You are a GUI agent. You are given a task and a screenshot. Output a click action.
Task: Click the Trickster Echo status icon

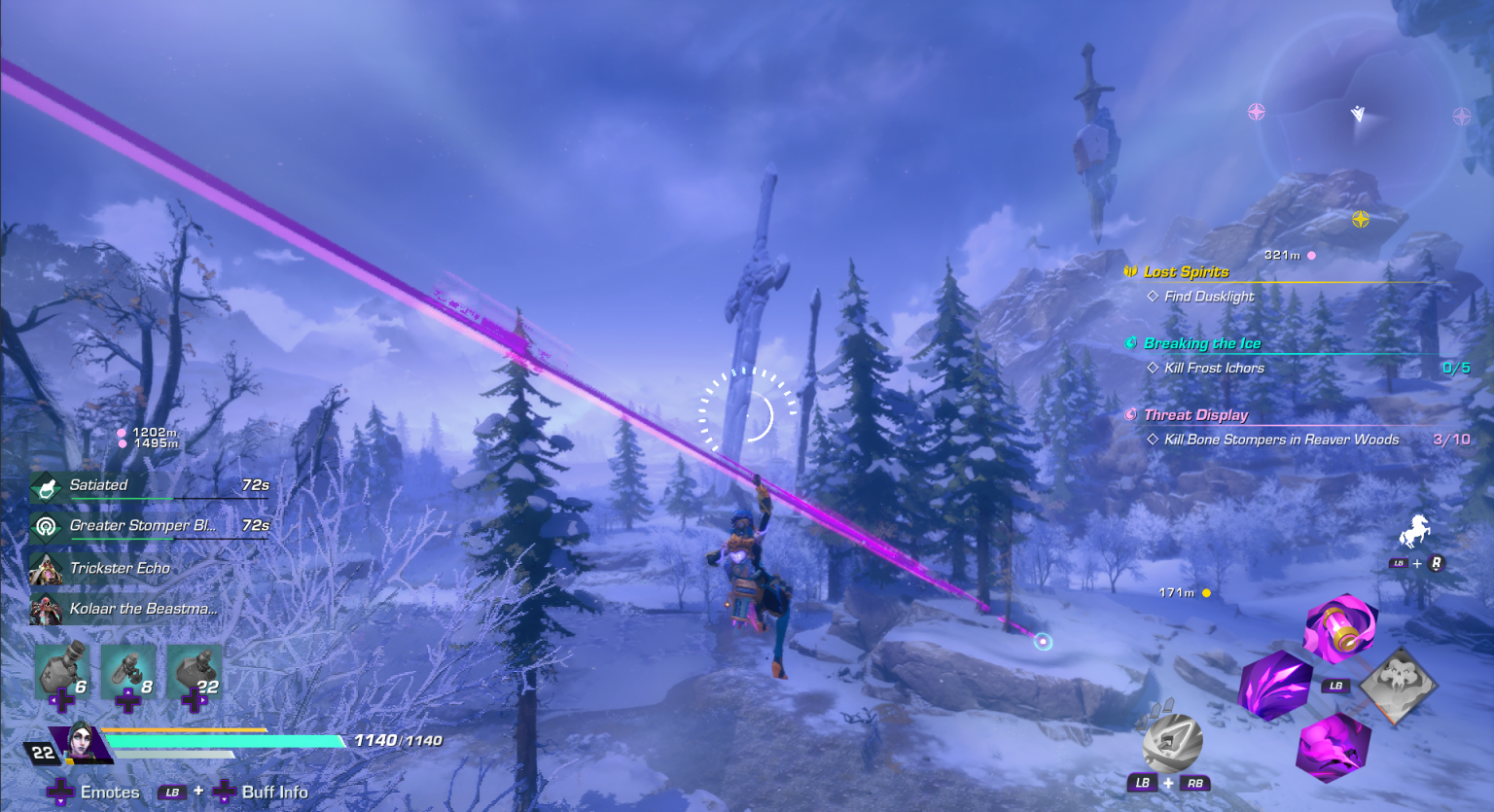[x=47, y=568]
